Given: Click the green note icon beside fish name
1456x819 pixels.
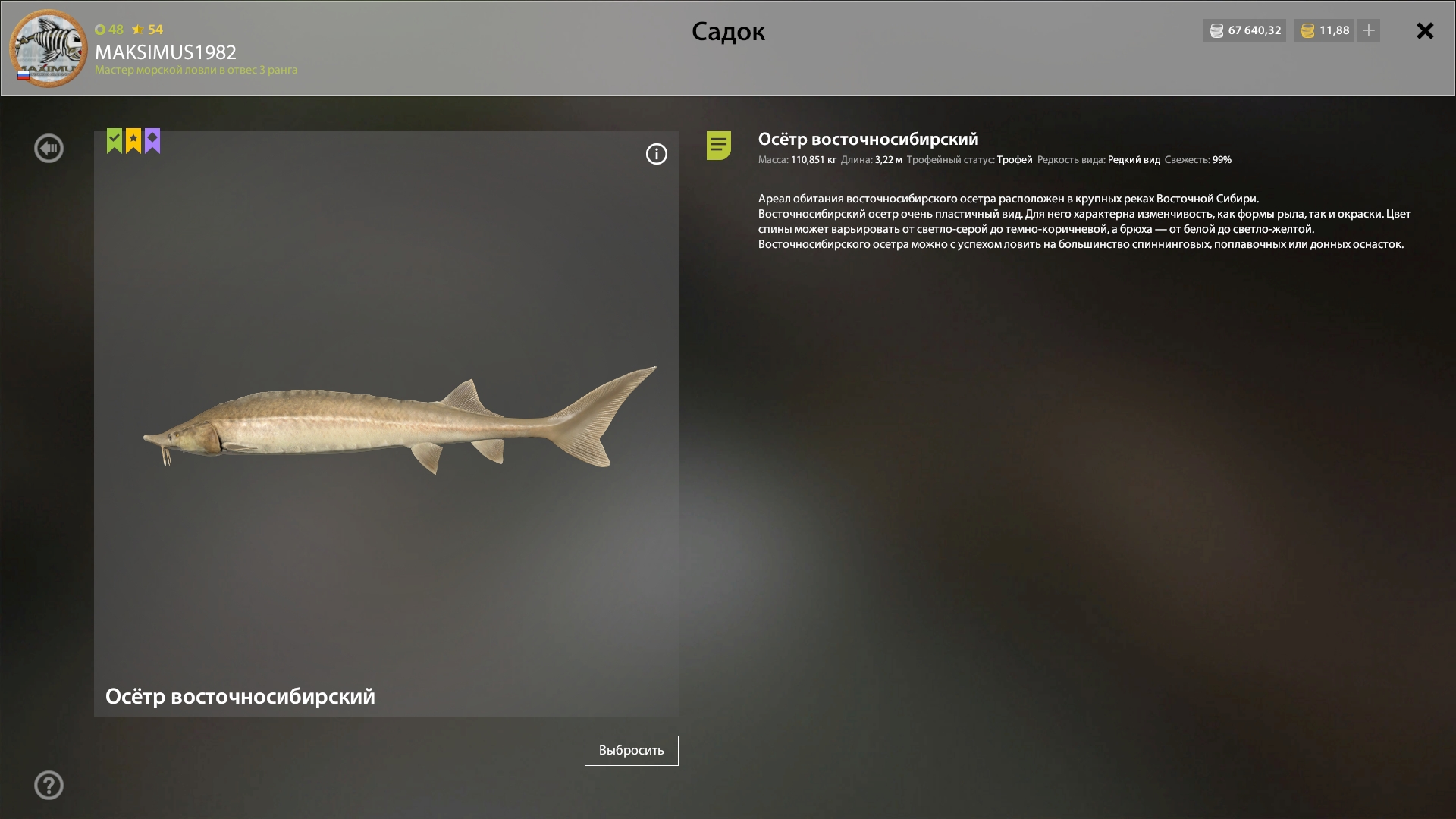Looking at the screenshot, I should coord(718,147).
